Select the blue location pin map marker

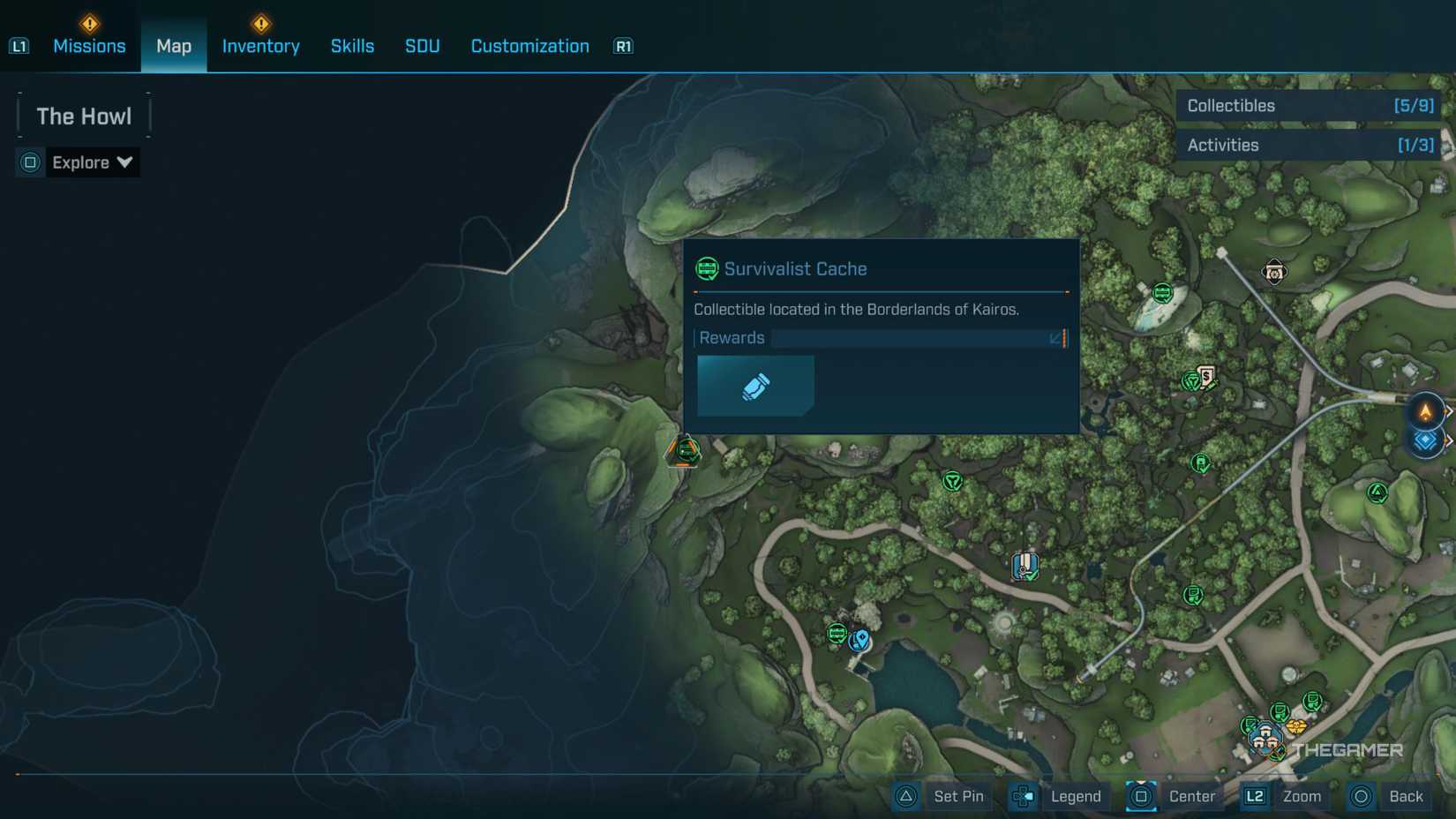tap(859, 639)
